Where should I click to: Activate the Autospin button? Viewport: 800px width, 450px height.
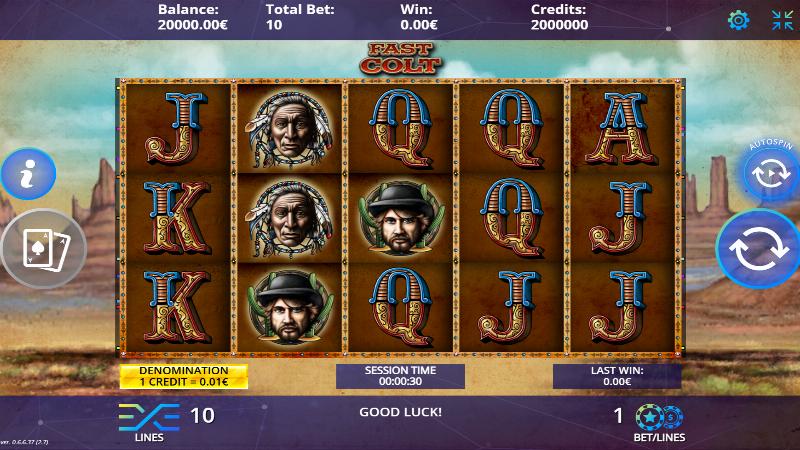point(771,173)
